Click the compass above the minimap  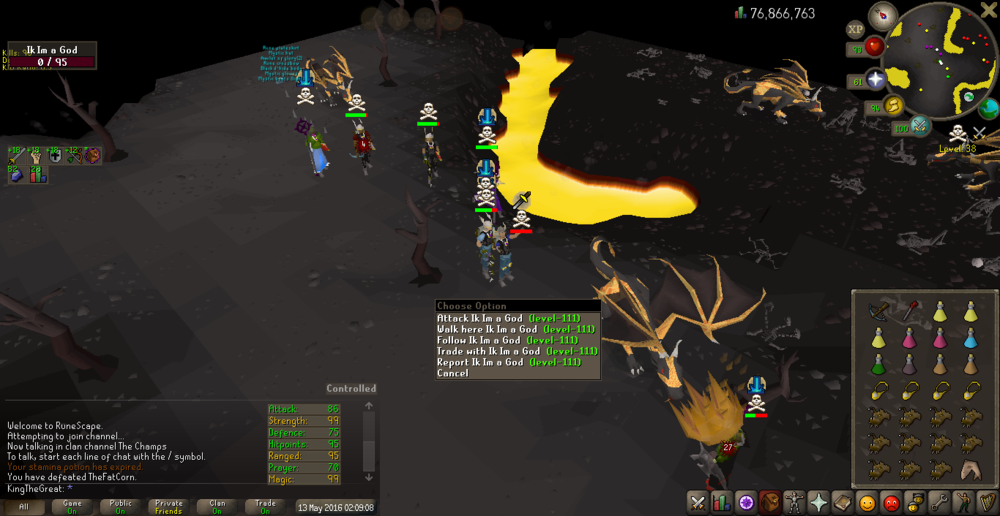tap(883, 15)
